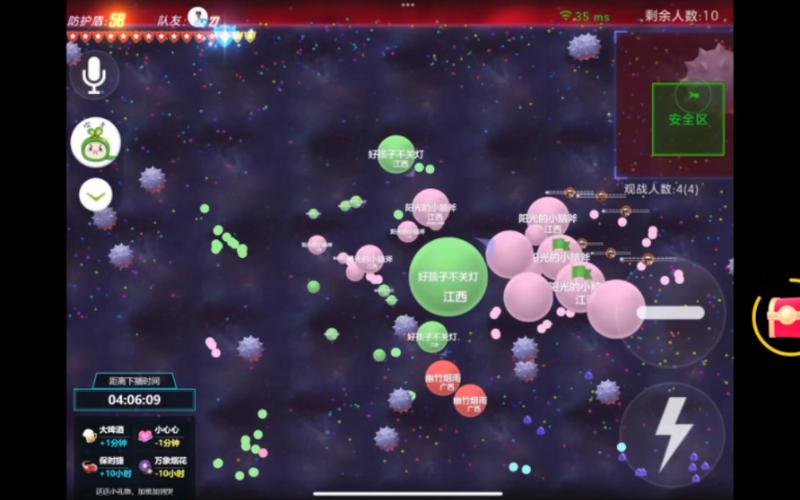This screenshot has width=800, height=500.
Task: Open the green sprout mascot avatar
Action: click(x=96, y=143)
